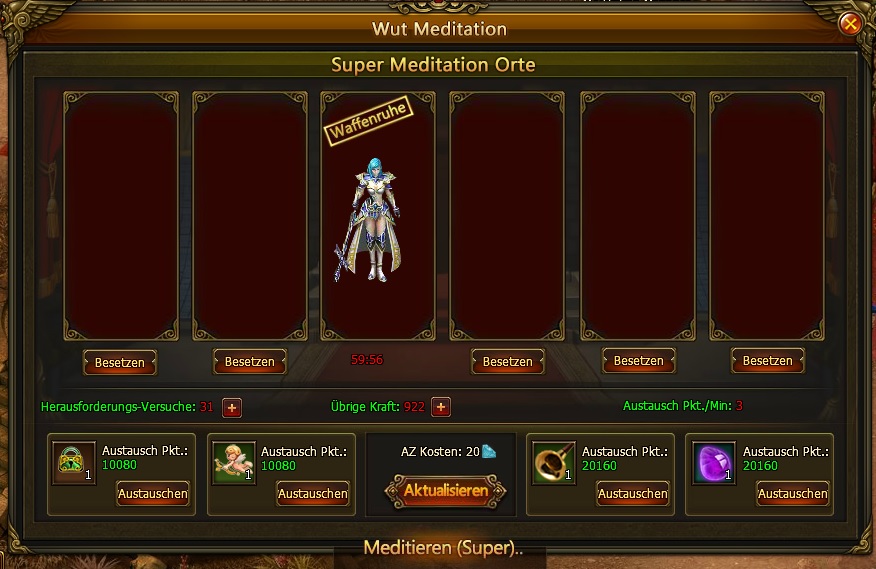876x569 pixels.
Task: Select the occupied Waffenruhe meditation spot
Action: [x=378, y=215]
